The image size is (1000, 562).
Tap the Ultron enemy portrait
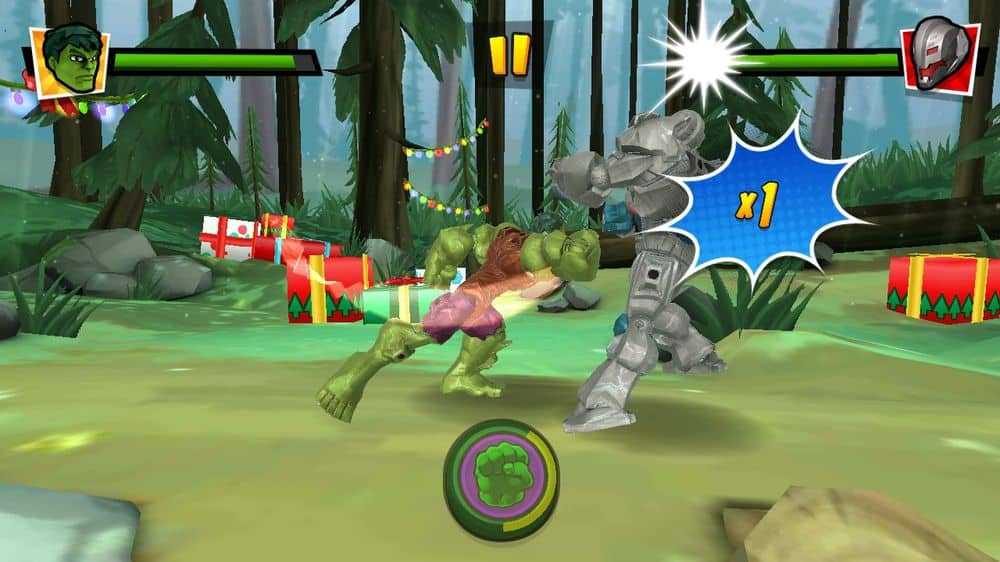click(x=938, y=60)
